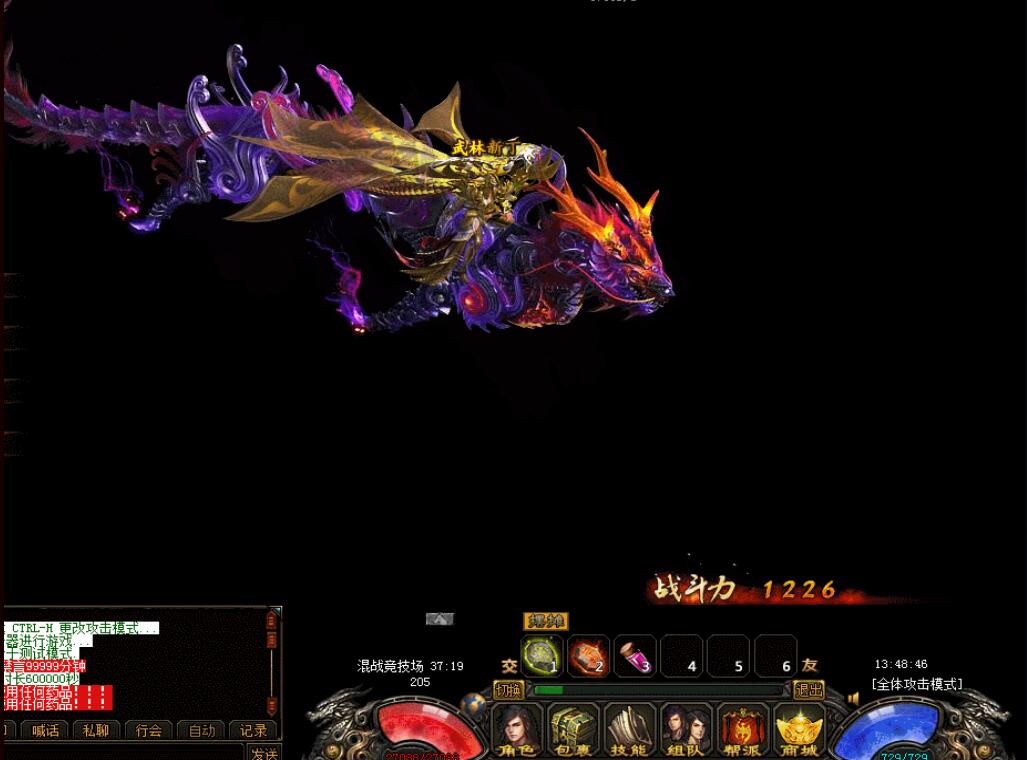This screenshot has height=760, width=1027.
Task: Open the 包裹 inventory bag
Action: (x=574, y=729)
